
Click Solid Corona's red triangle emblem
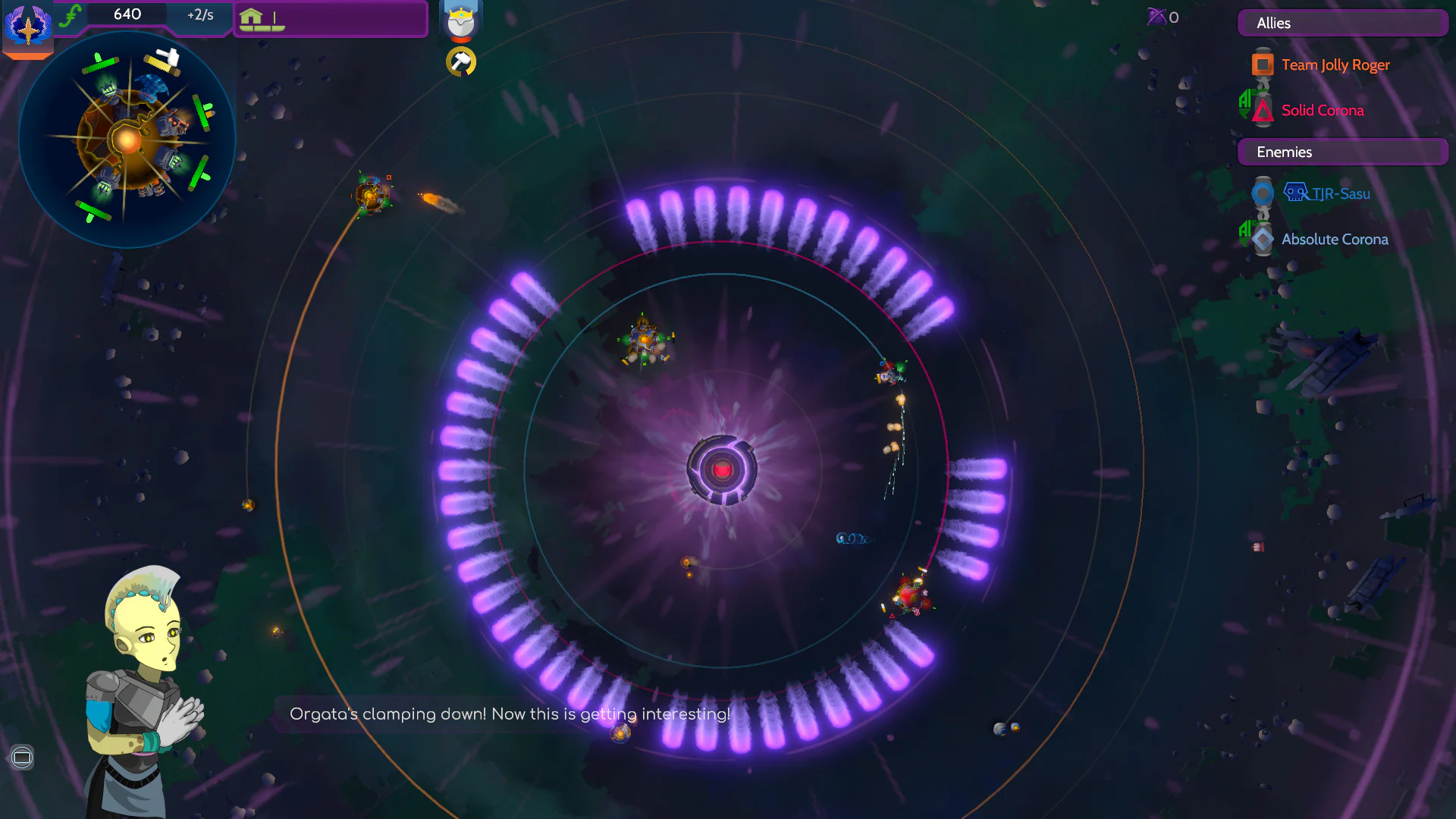1261,111
